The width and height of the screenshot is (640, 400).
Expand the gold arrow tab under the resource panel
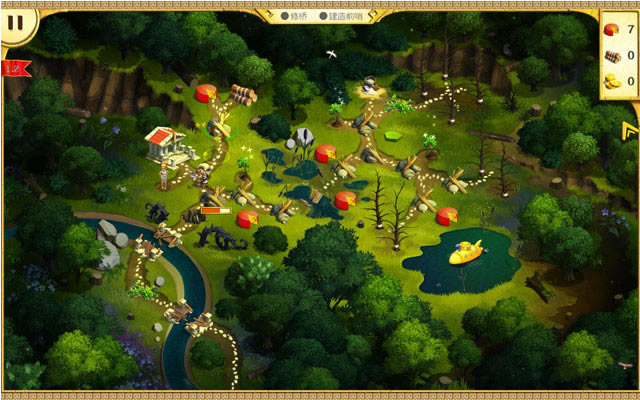coord(629,130)
